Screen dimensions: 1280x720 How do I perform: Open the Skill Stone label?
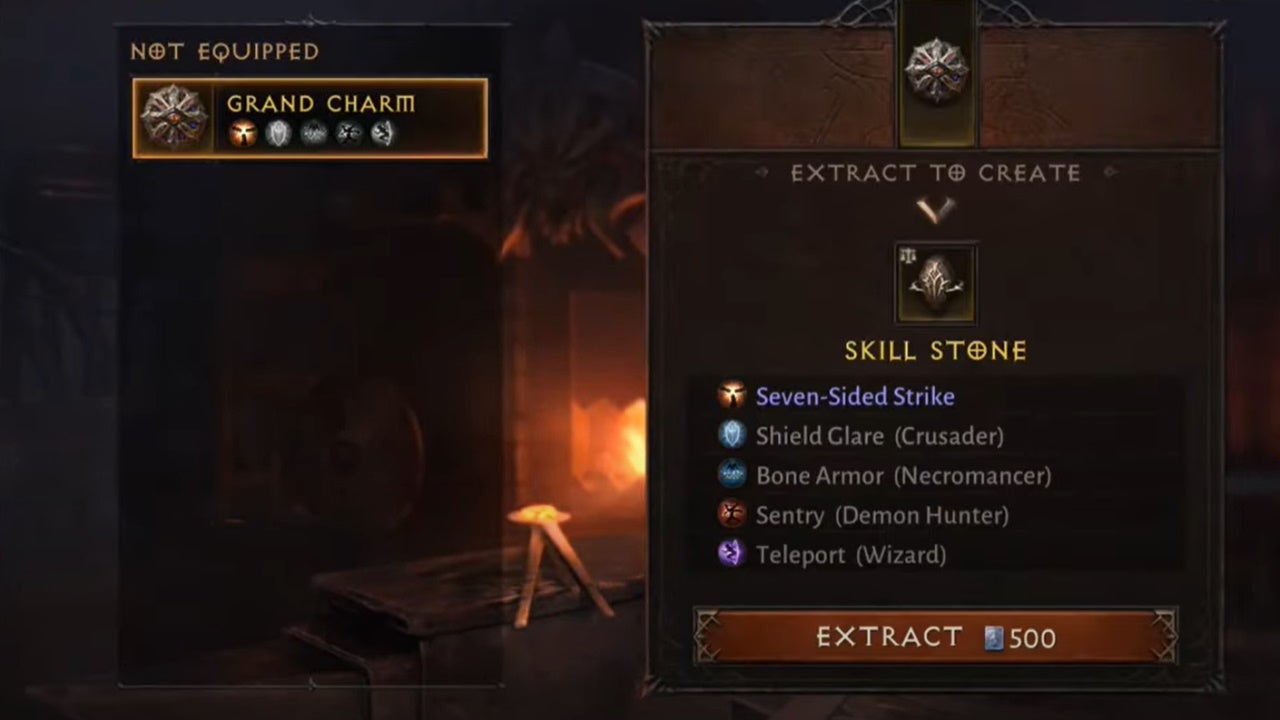pos(936,351)
